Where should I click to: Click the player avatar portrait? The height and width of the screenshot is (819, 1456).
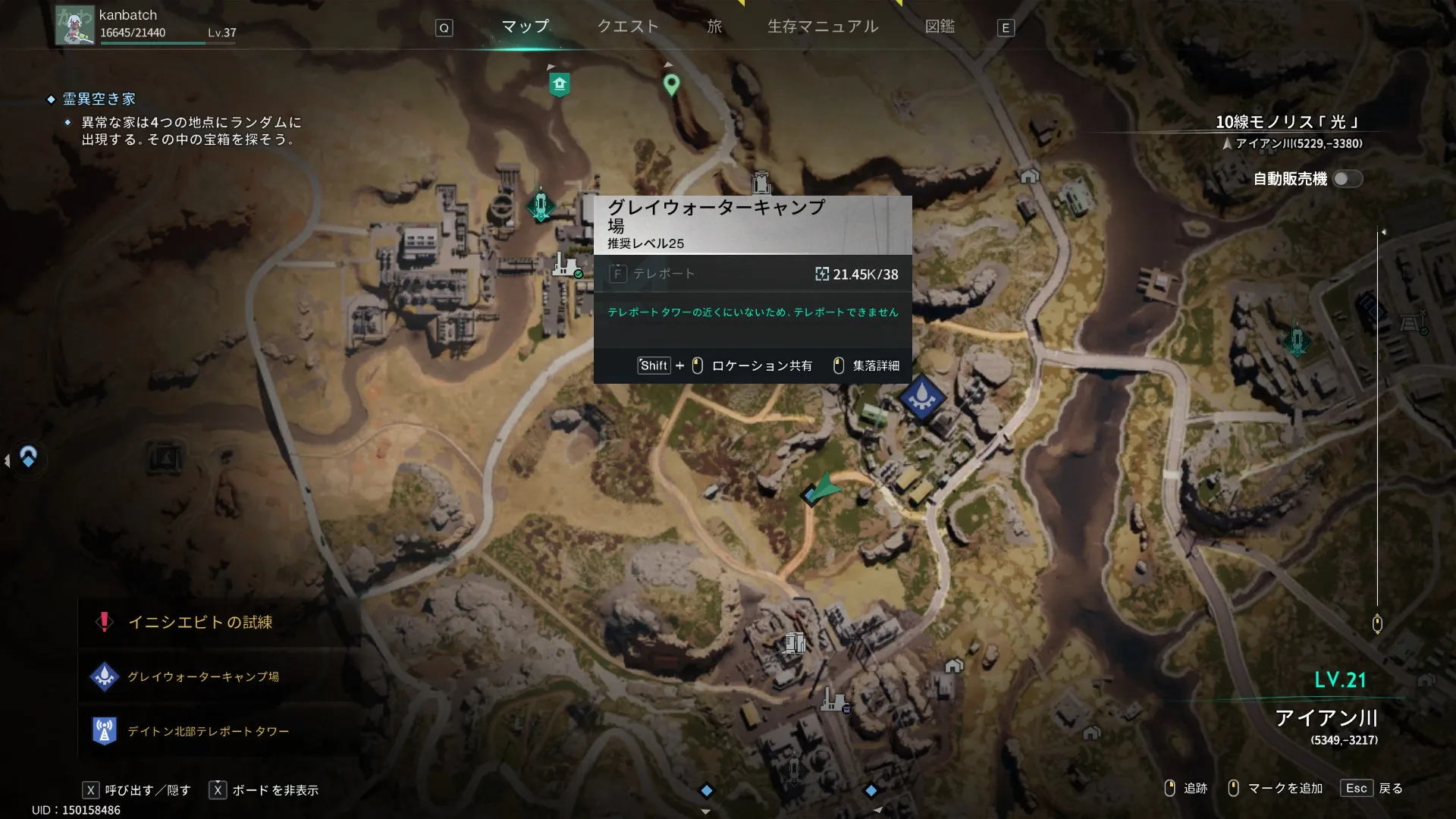click(74, 25)
